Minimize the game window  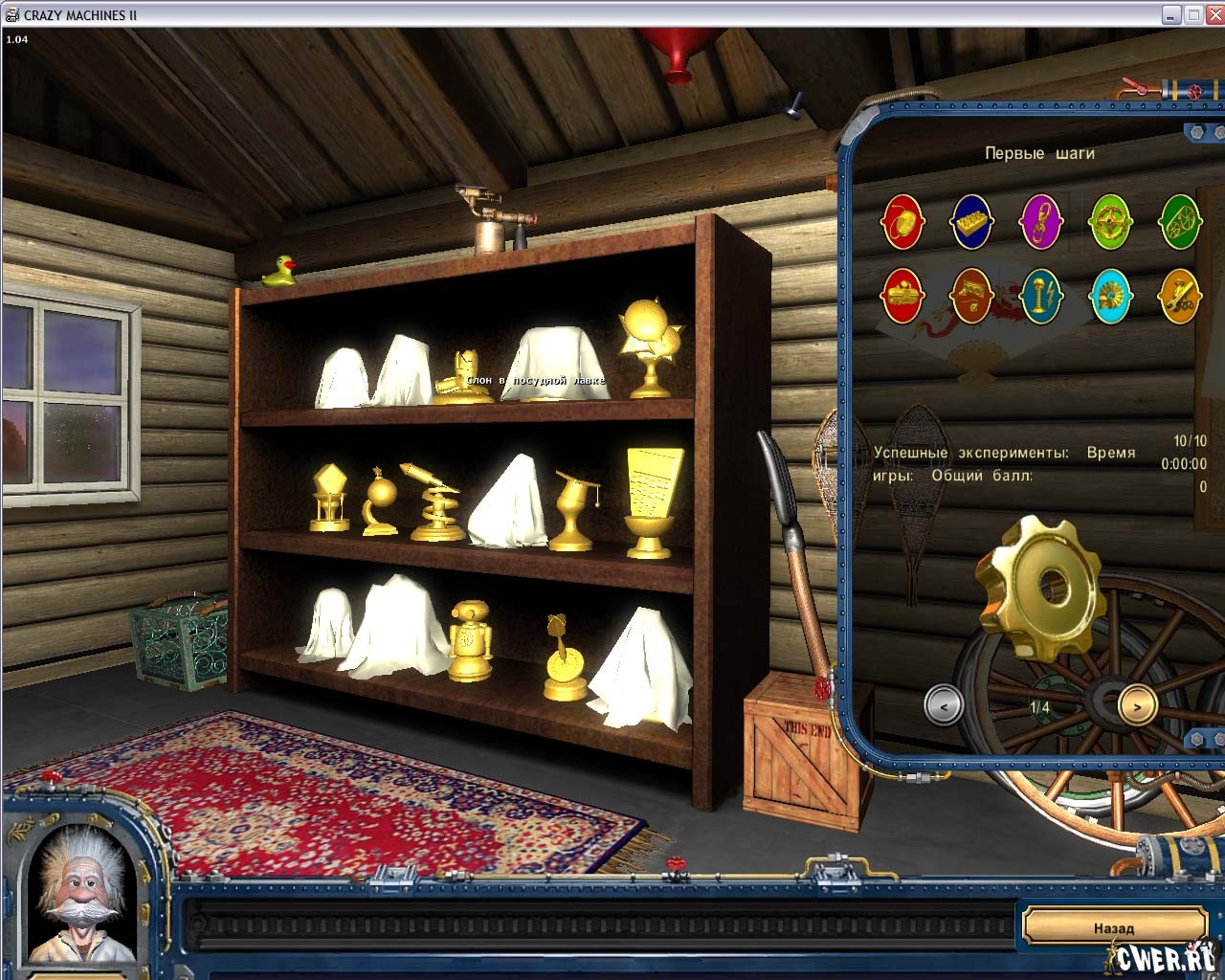point(1171,14)
